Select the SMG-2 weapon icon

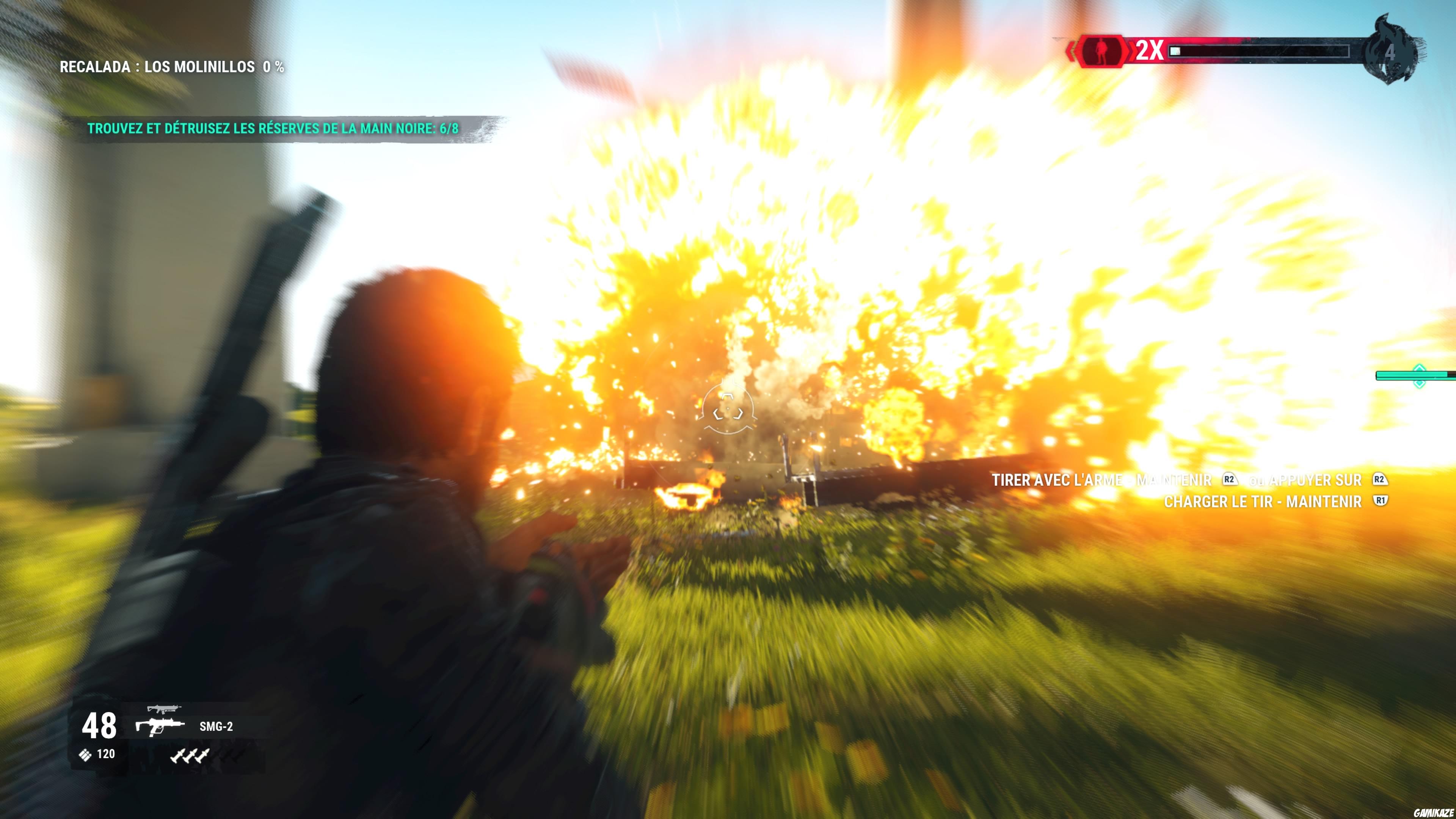[x=160, y=727]
